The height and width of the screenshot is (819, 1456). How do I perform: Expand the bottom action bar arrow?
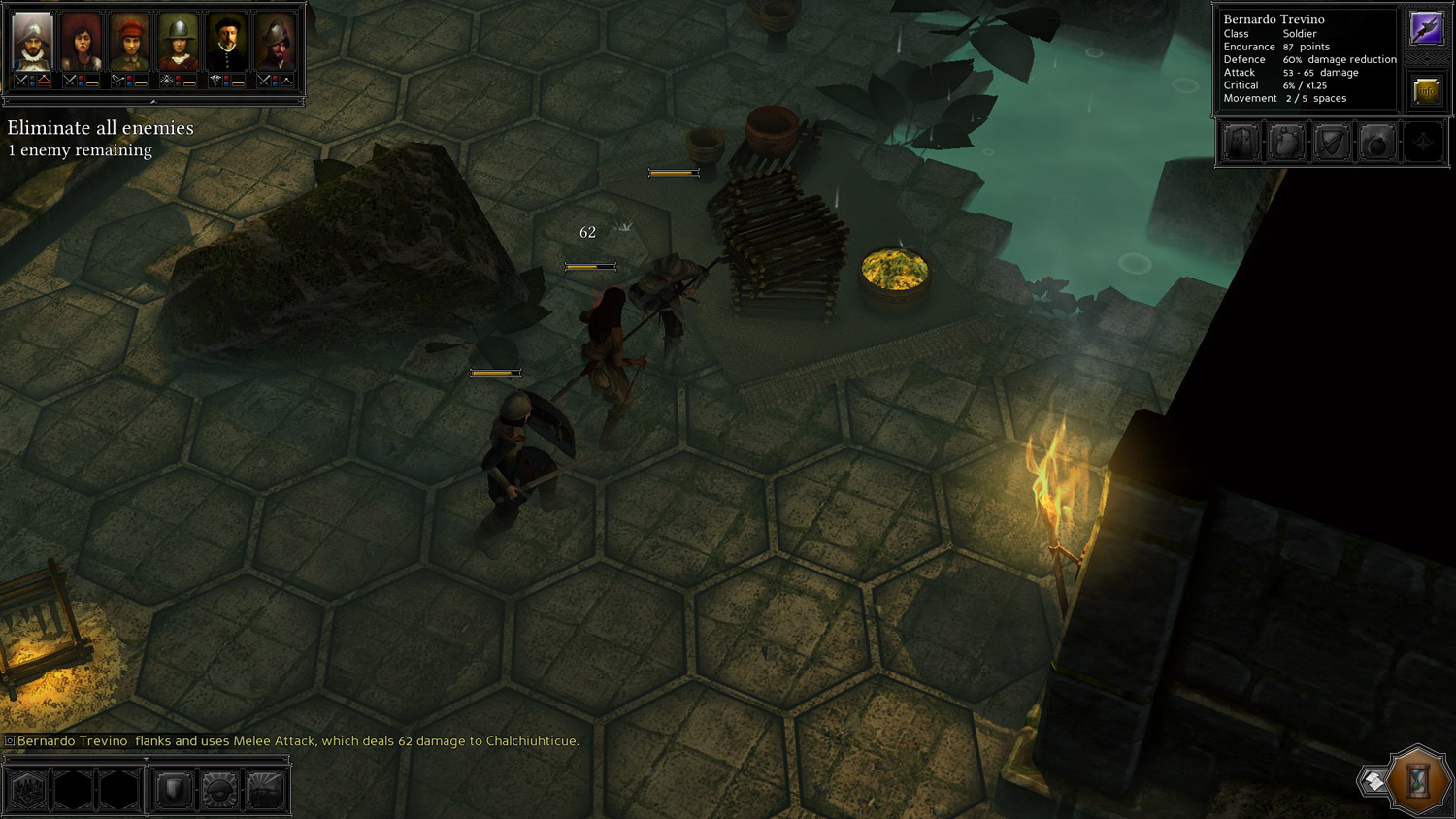click(x=146, y=760)
